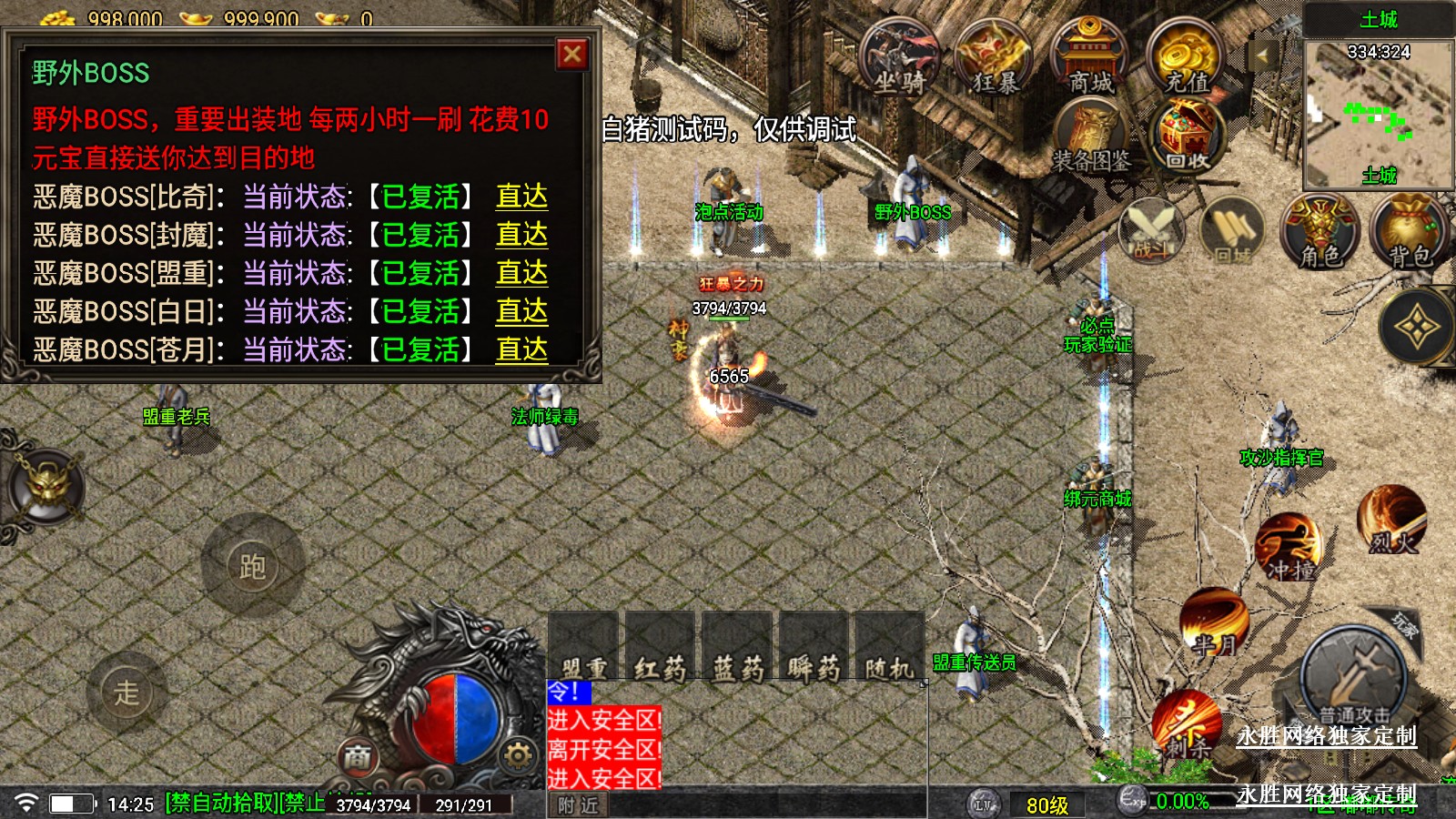Viewport: 1456px width, 819px height.
Task: Tap the 普通攻击 attack button
Action: pos(1354,678)
